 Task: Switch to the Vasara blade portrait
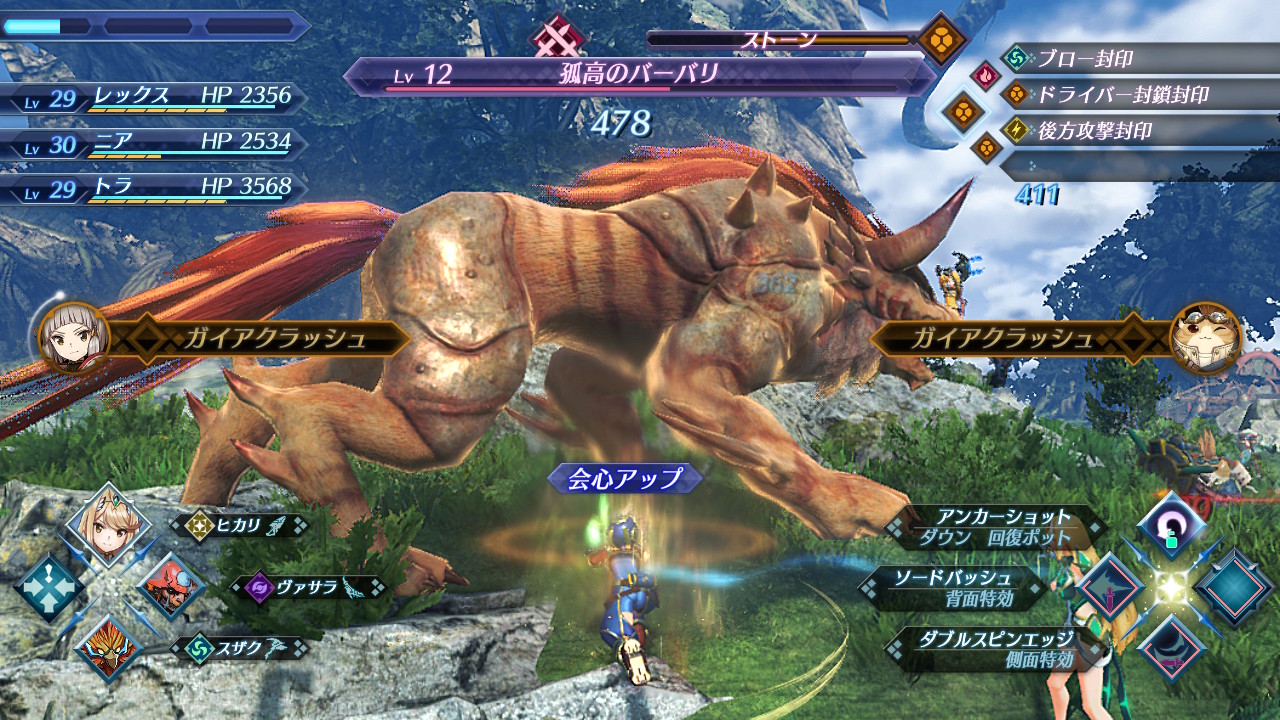[x=170, y=586]
